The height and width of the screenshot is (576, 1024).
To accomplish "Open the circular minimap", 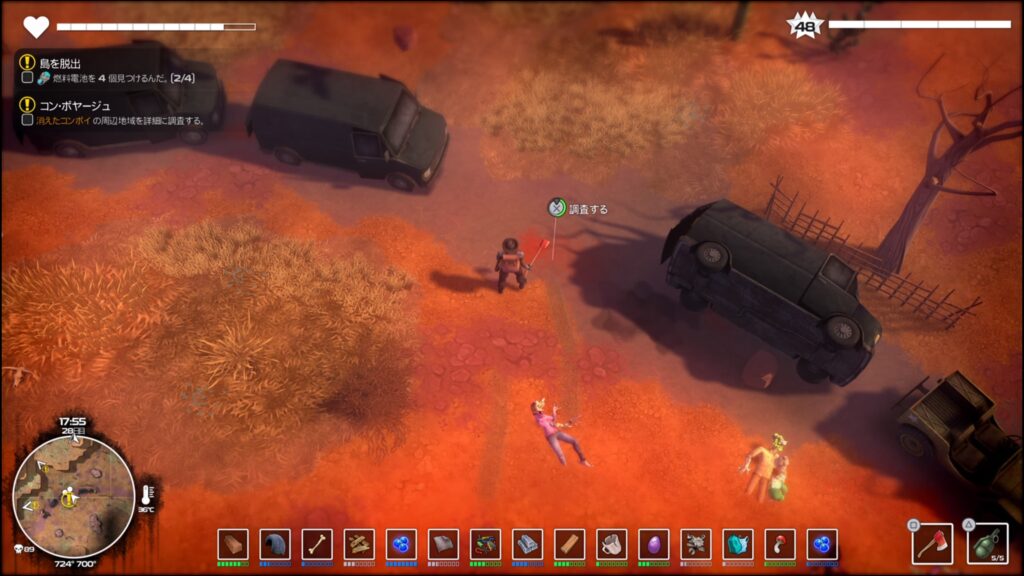I will tap(73, 496).
